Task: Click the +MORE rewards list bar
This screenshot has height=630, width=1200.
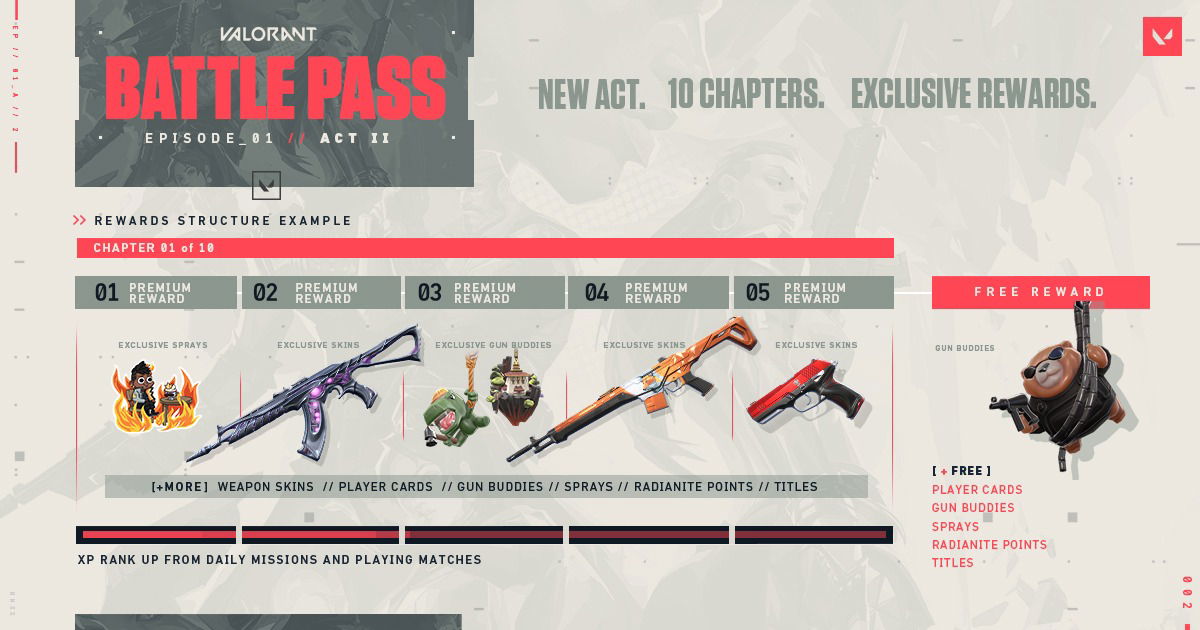Action: pos(486,487)
